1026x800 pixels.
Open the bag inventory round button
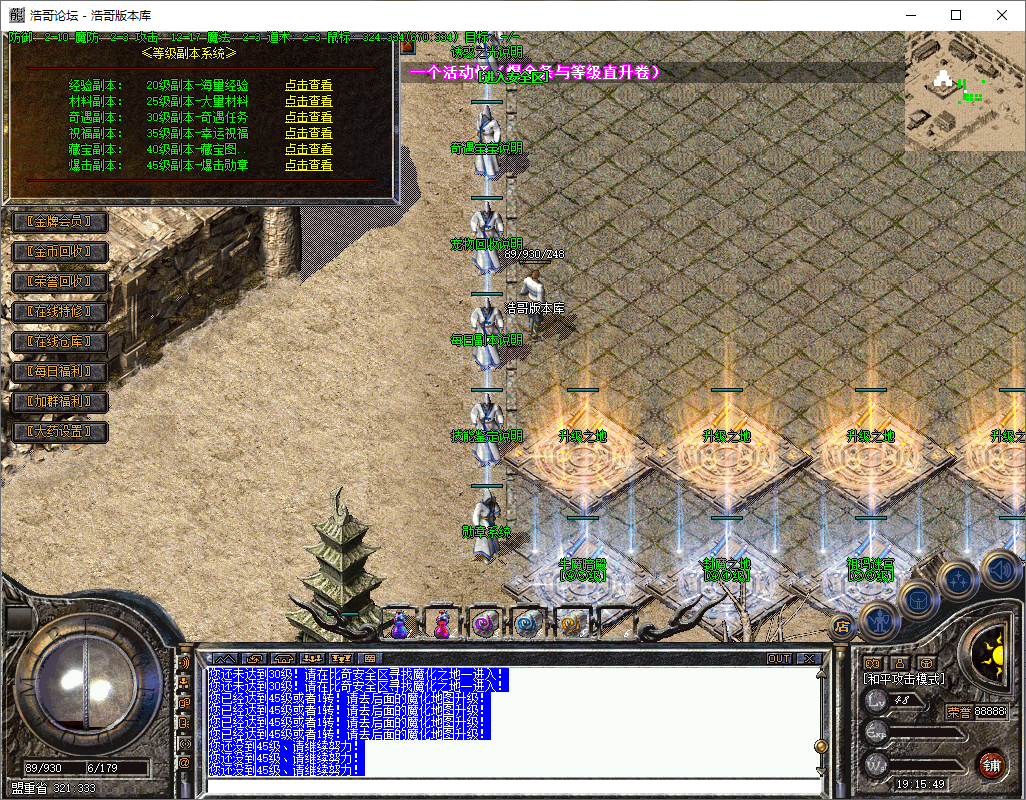pos(918,600)
